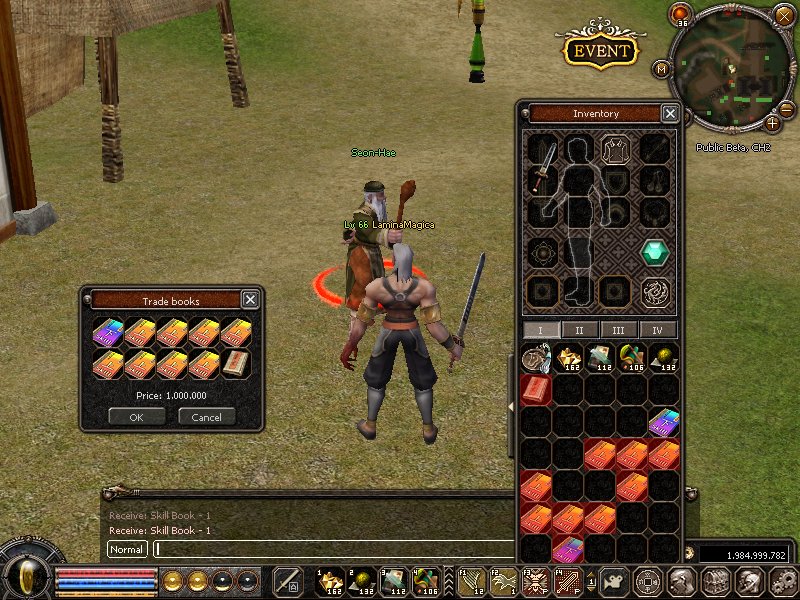Select the equipped sword weapon slot
This screenshot has height=600, width=800.
point(544,165)
